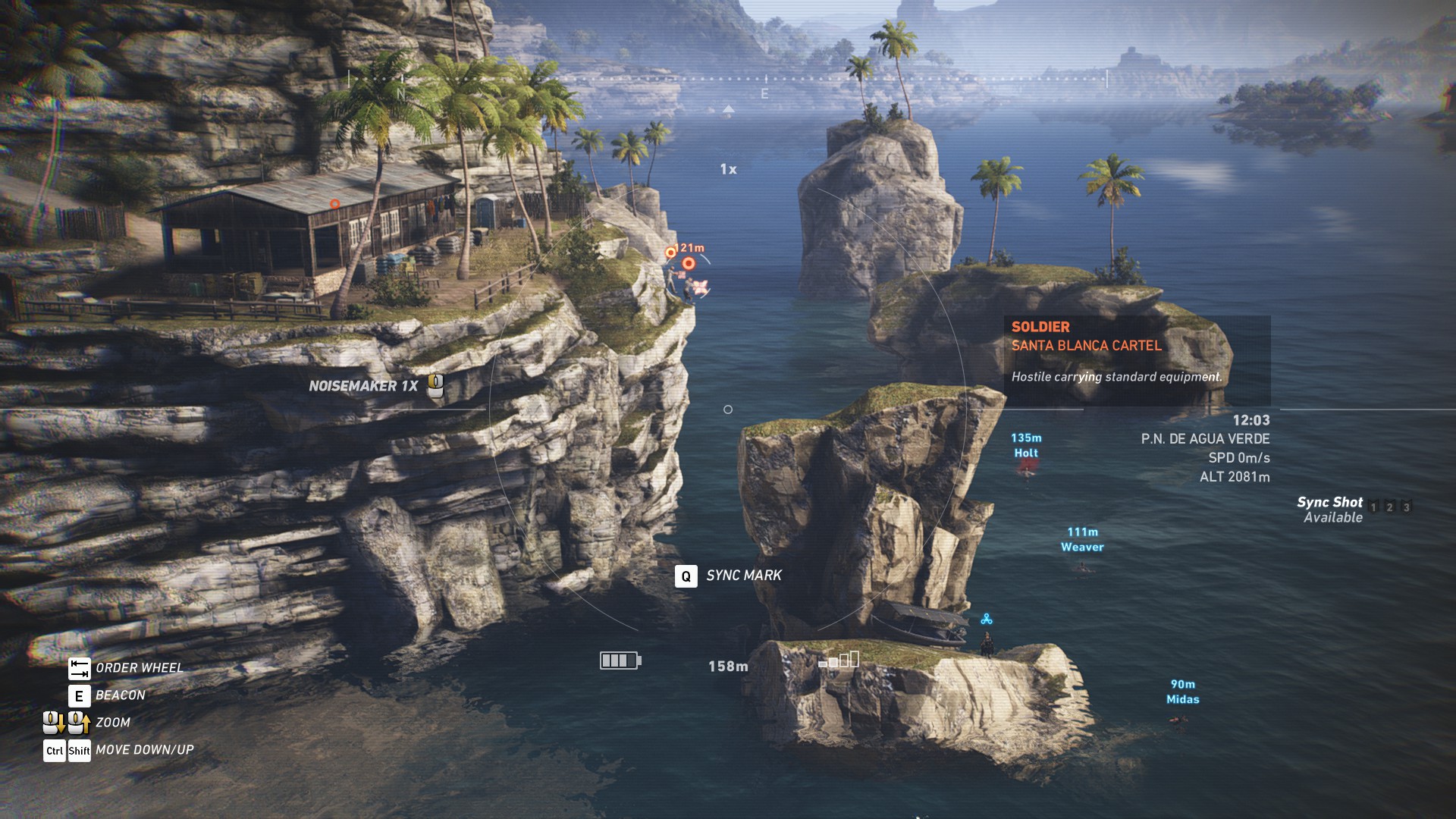Viewport: 1456px width, 819px height.
Task: Click the blue drone operator icon
Action: (x=986, y=620)
